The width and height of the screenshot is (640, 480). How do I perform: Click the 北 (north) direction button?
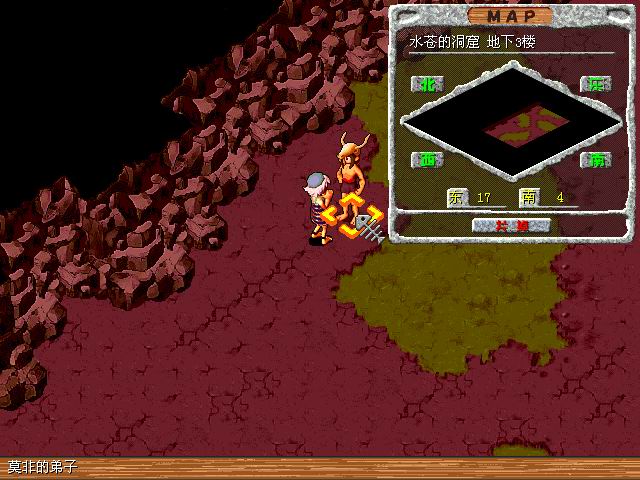click(x=430, y=84)
